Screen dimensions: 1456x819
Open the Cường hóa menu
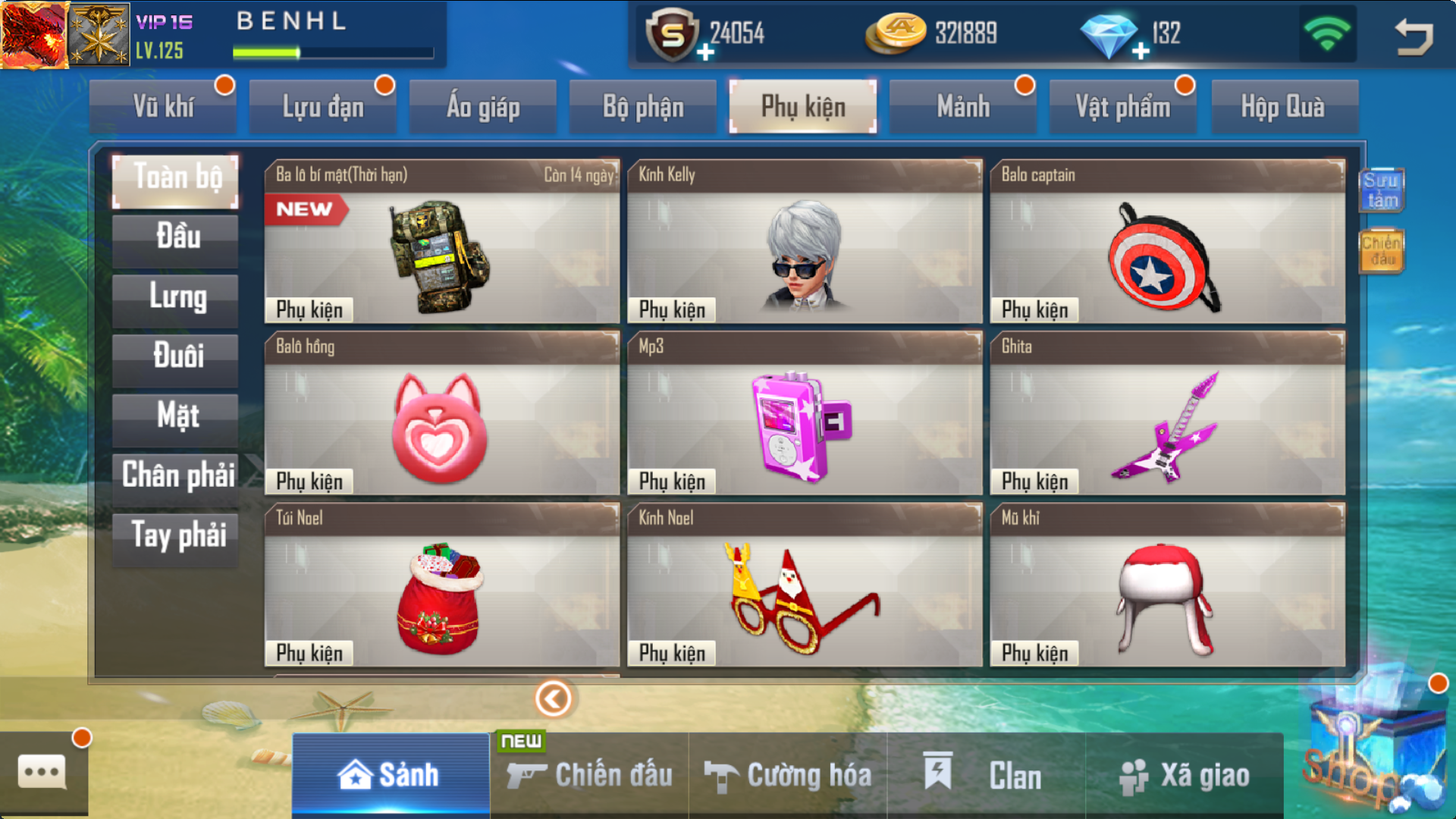pyautogui.click(x=789, y=775)
